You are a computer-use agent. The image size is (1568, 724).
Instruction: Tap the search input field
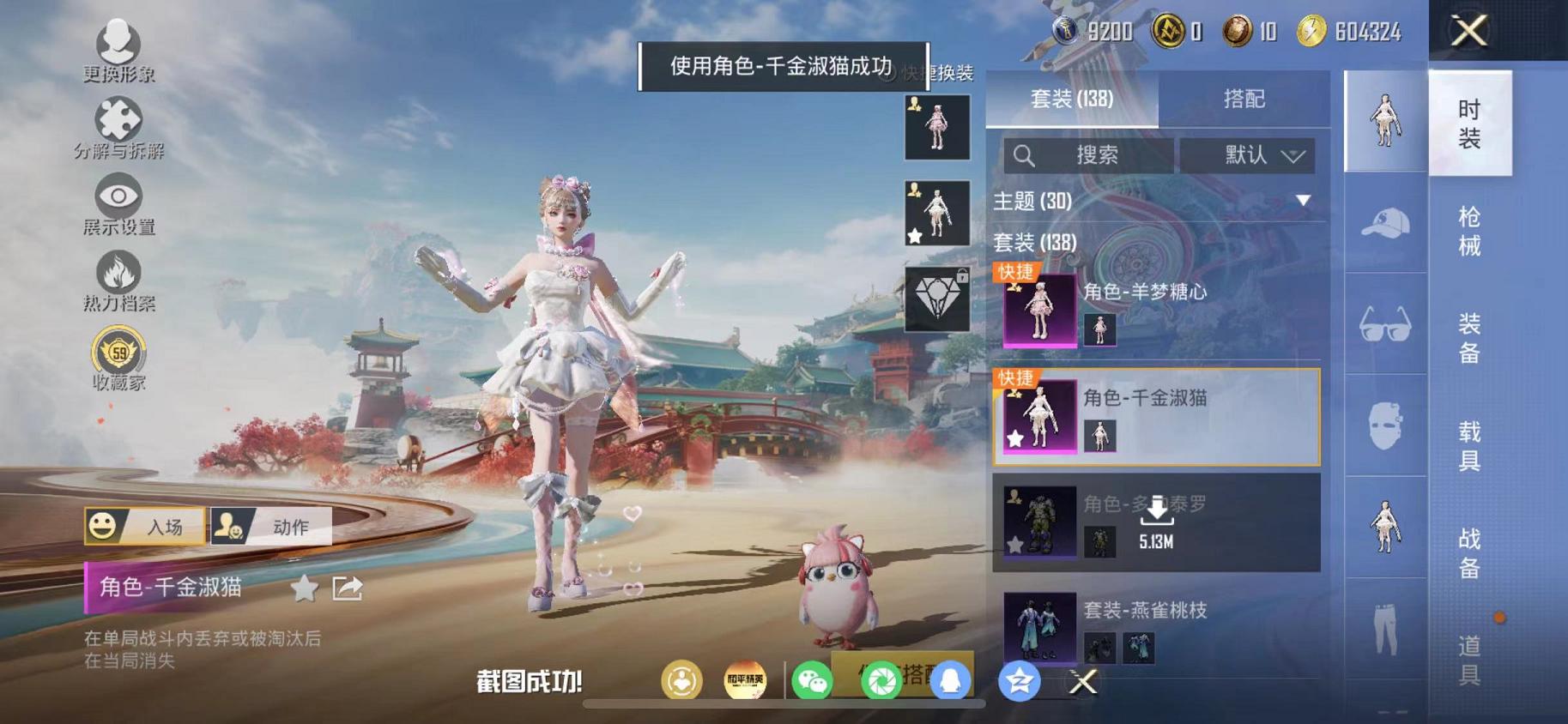point(1090,155)
